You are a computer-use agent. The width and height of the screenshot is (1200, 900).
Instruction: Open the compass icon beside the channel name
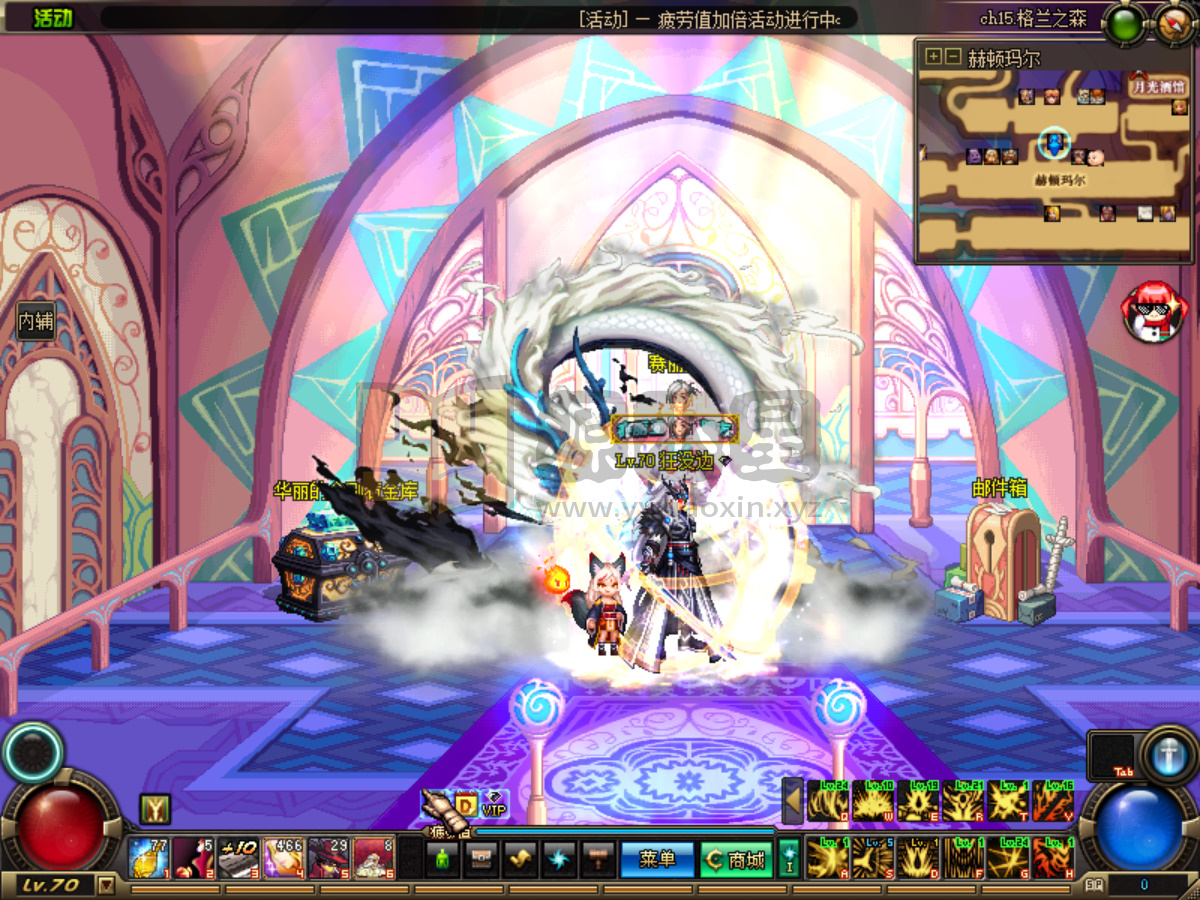[1176, 20]
